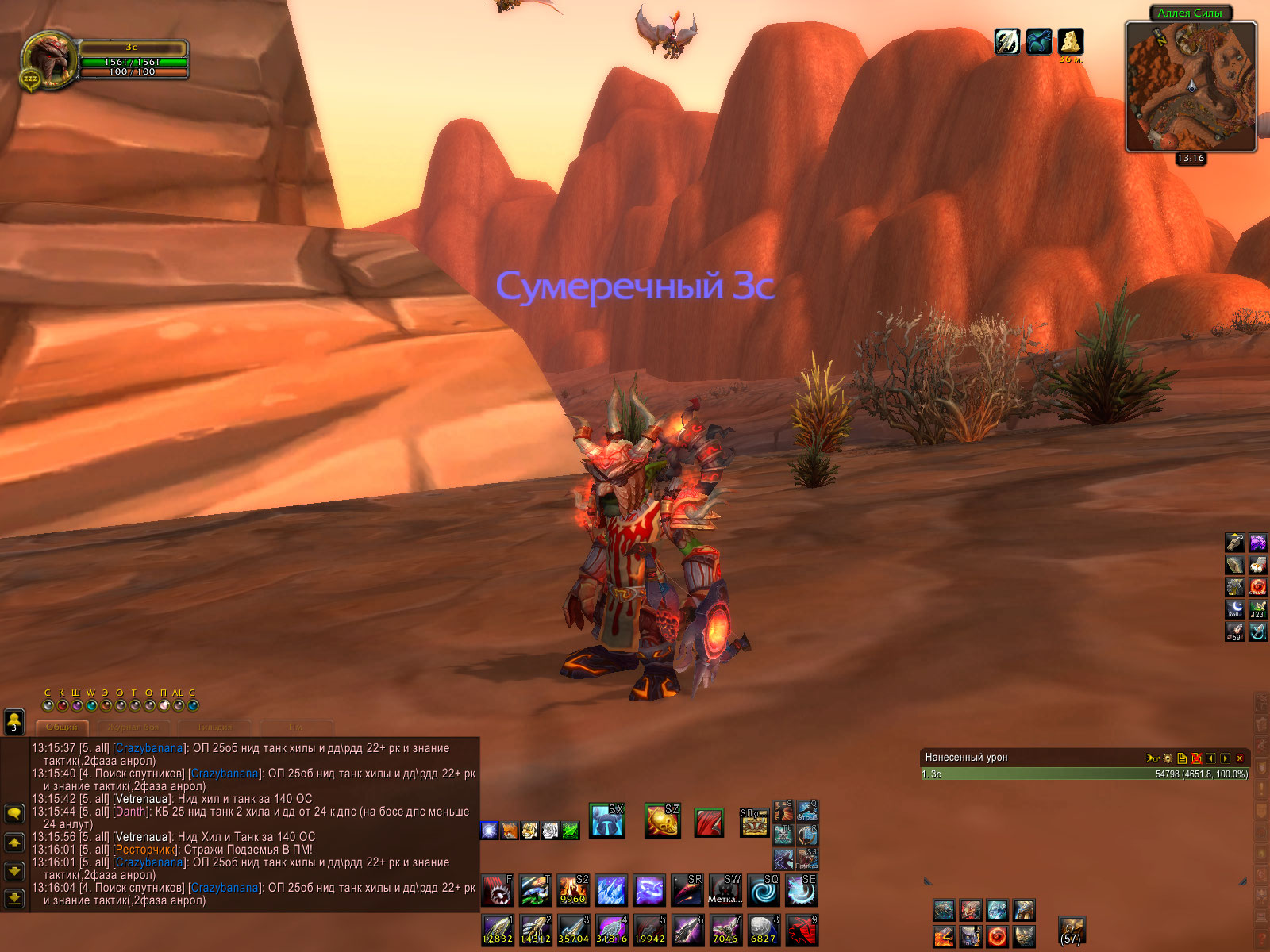Report damage with the horn icon
Screen dimensions: 1270x952
[1153, 758]
